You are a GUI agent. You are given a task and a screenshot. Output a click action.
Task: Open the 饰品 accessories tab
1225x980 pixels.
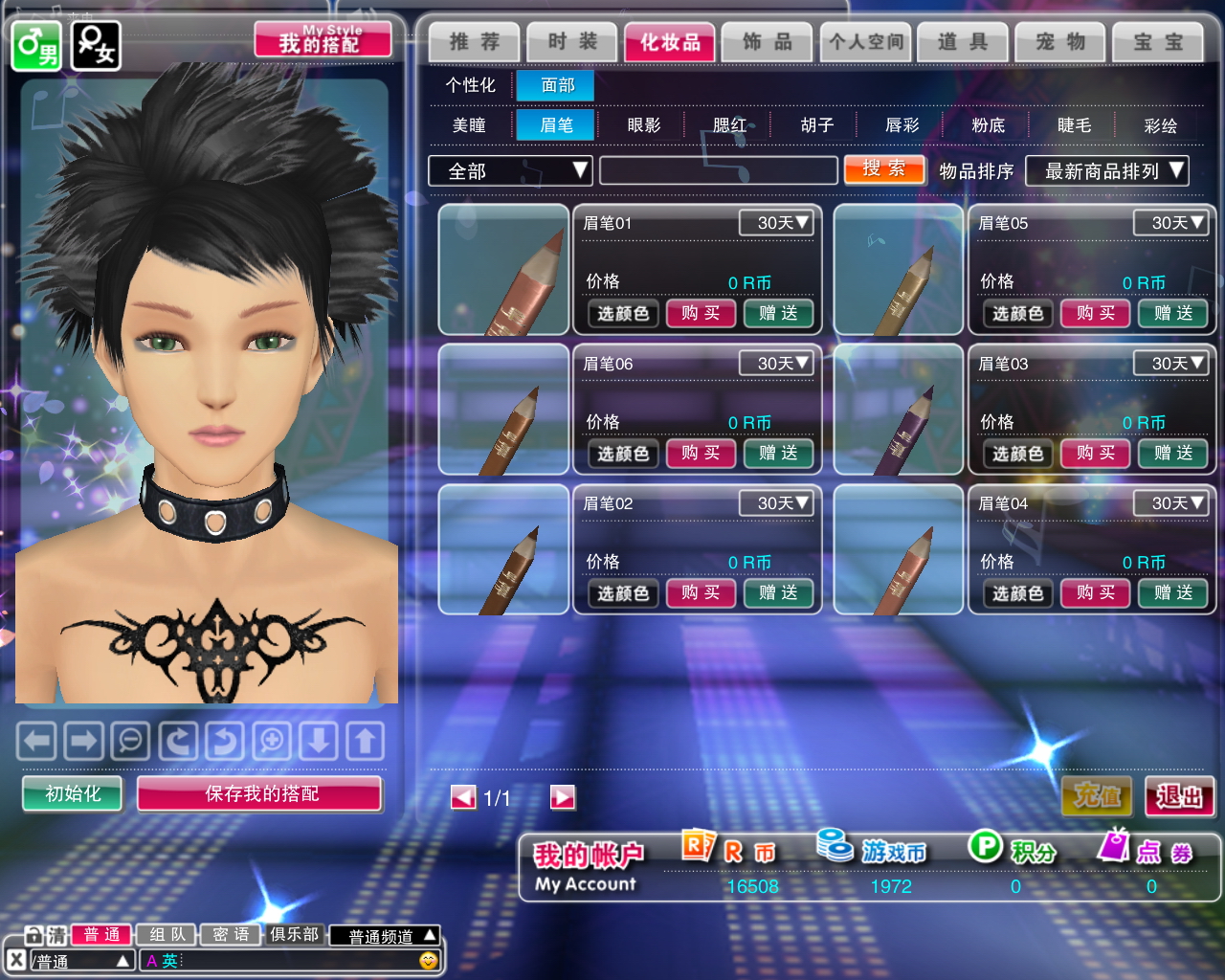pos(768,42)
